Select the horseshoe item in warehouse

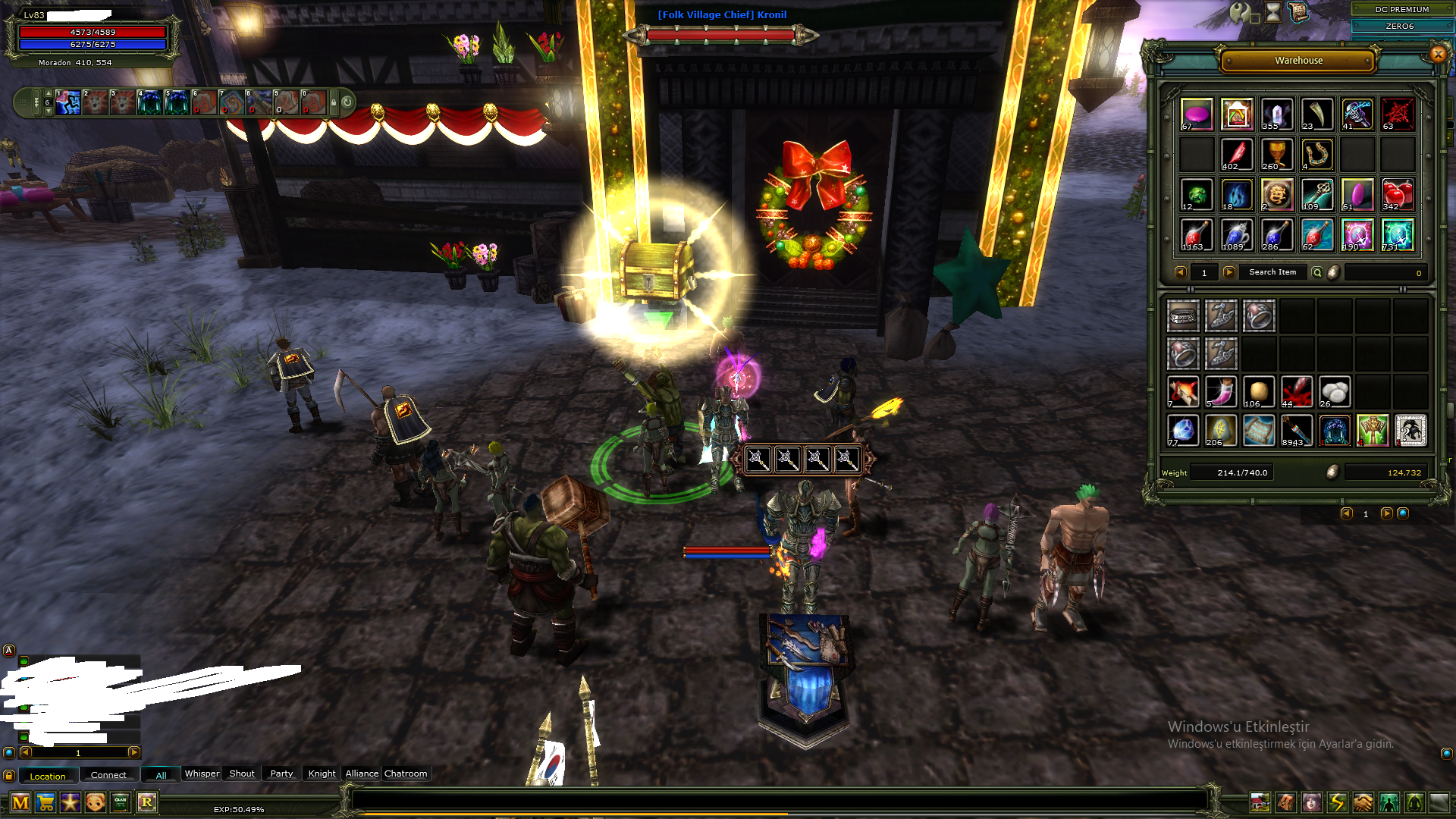coord(1317,155)
